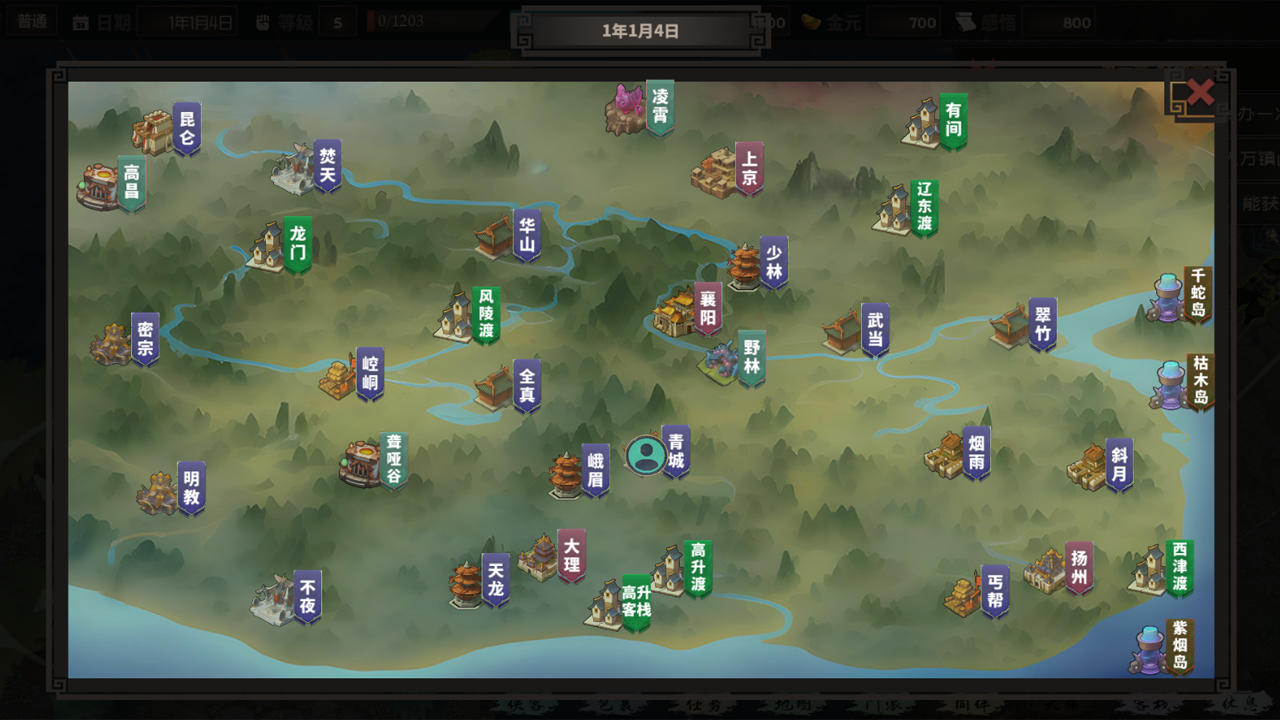Image resolution: width=1280 pixels, height=720 pixels.
Task: Travel to 高昌 on the map
Action: [131, 181]
